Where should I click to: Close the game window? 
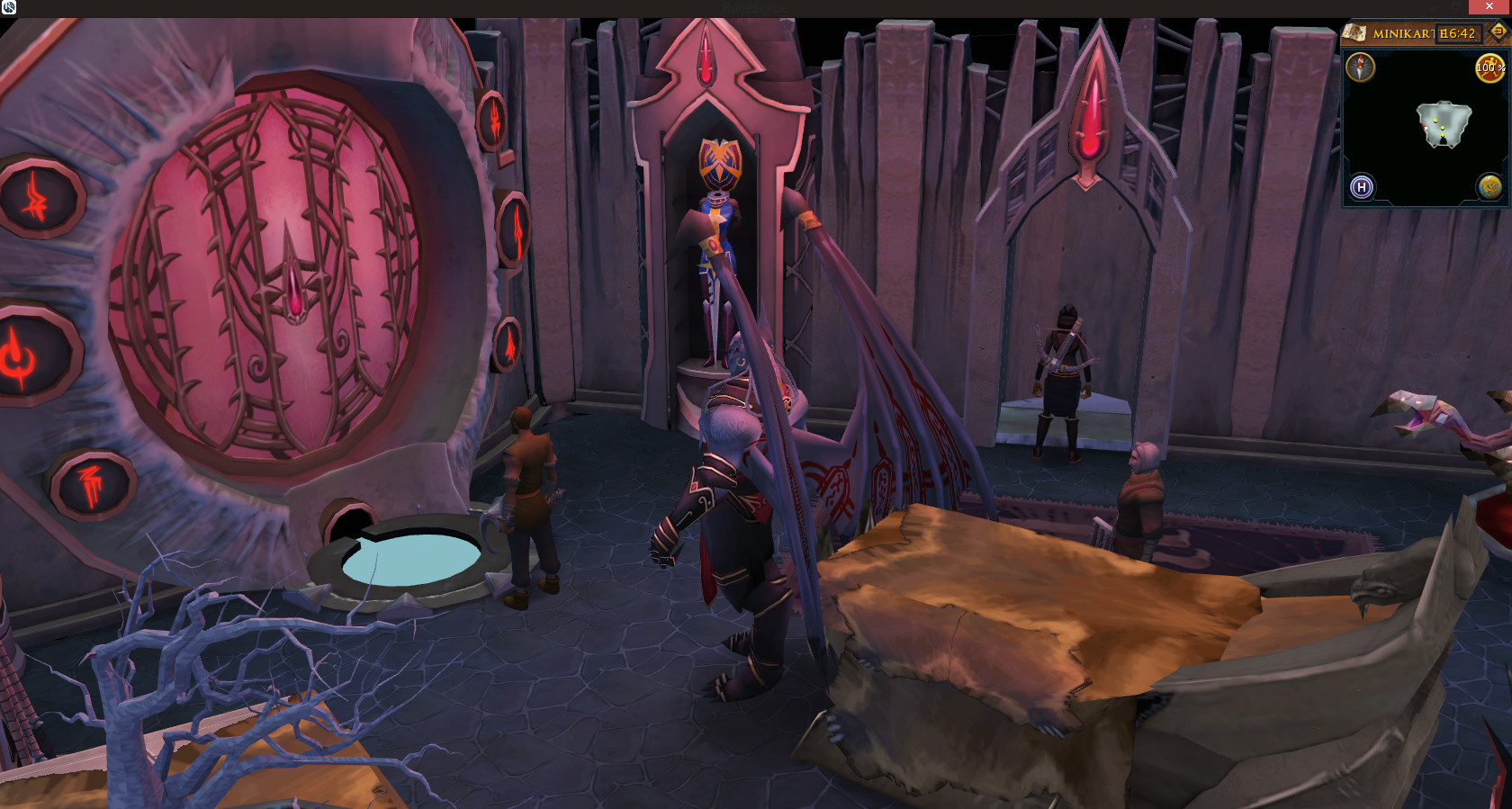tap(1489, 7)
